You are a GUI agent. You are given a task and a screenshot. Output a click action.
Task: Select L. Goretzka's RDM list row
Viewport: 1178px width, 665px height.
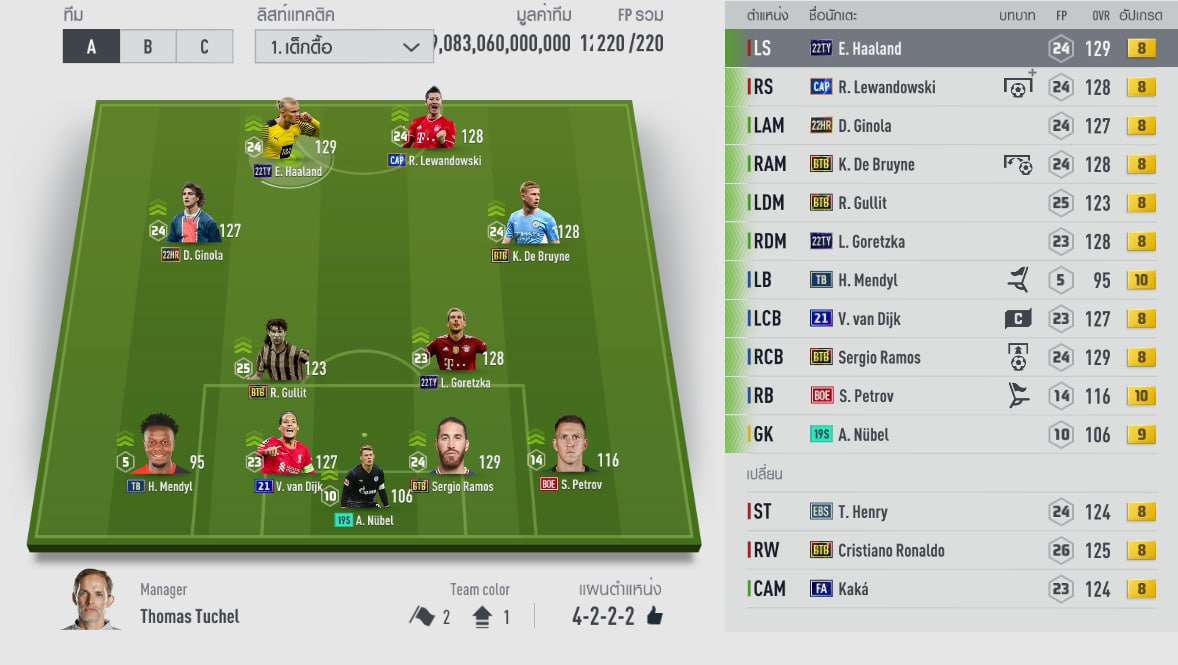[x=950, y=241]
